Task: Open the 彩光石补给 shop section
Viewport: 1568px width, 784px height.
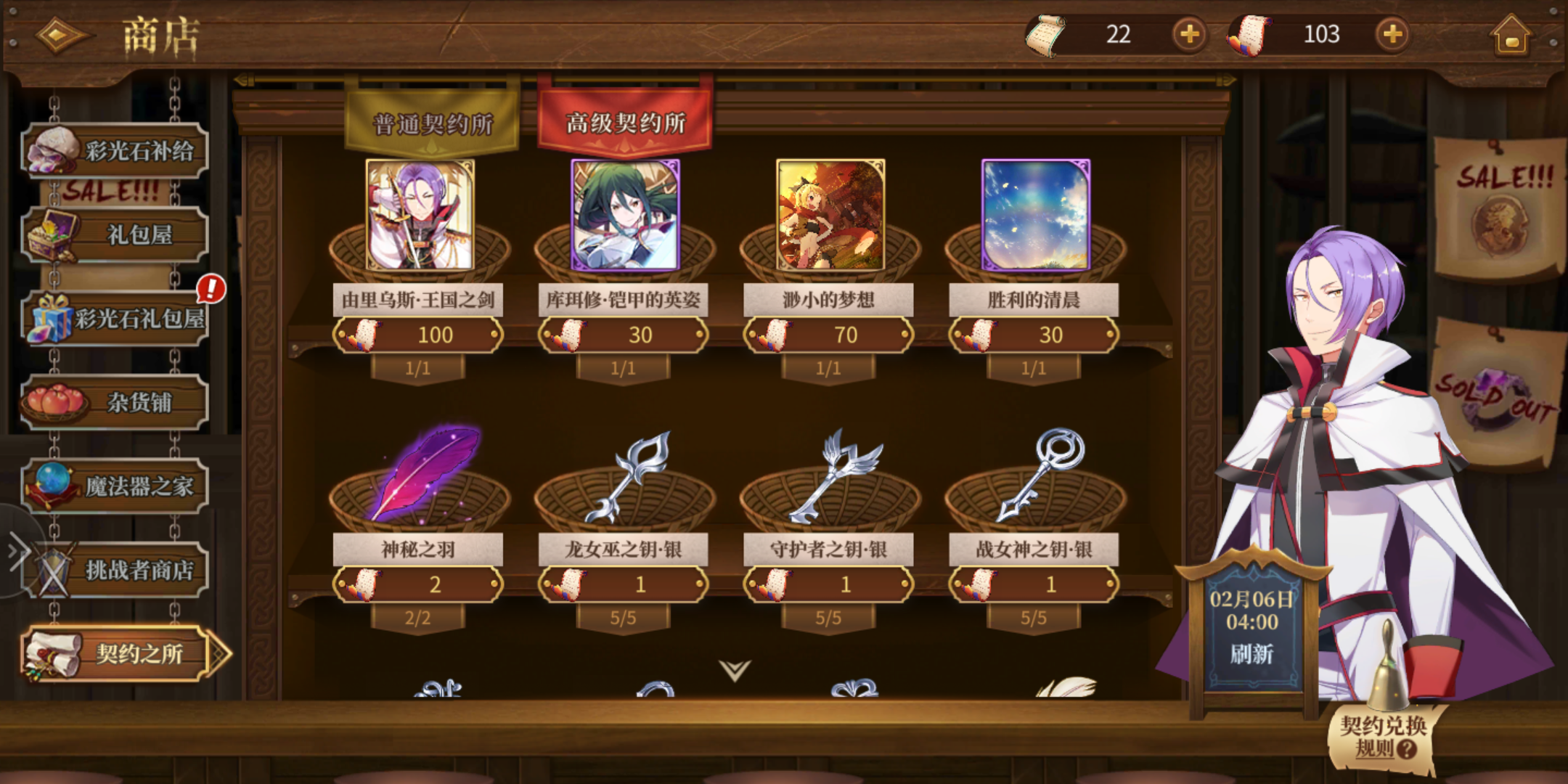Action: pyautogui.click(x=116, y=149)
